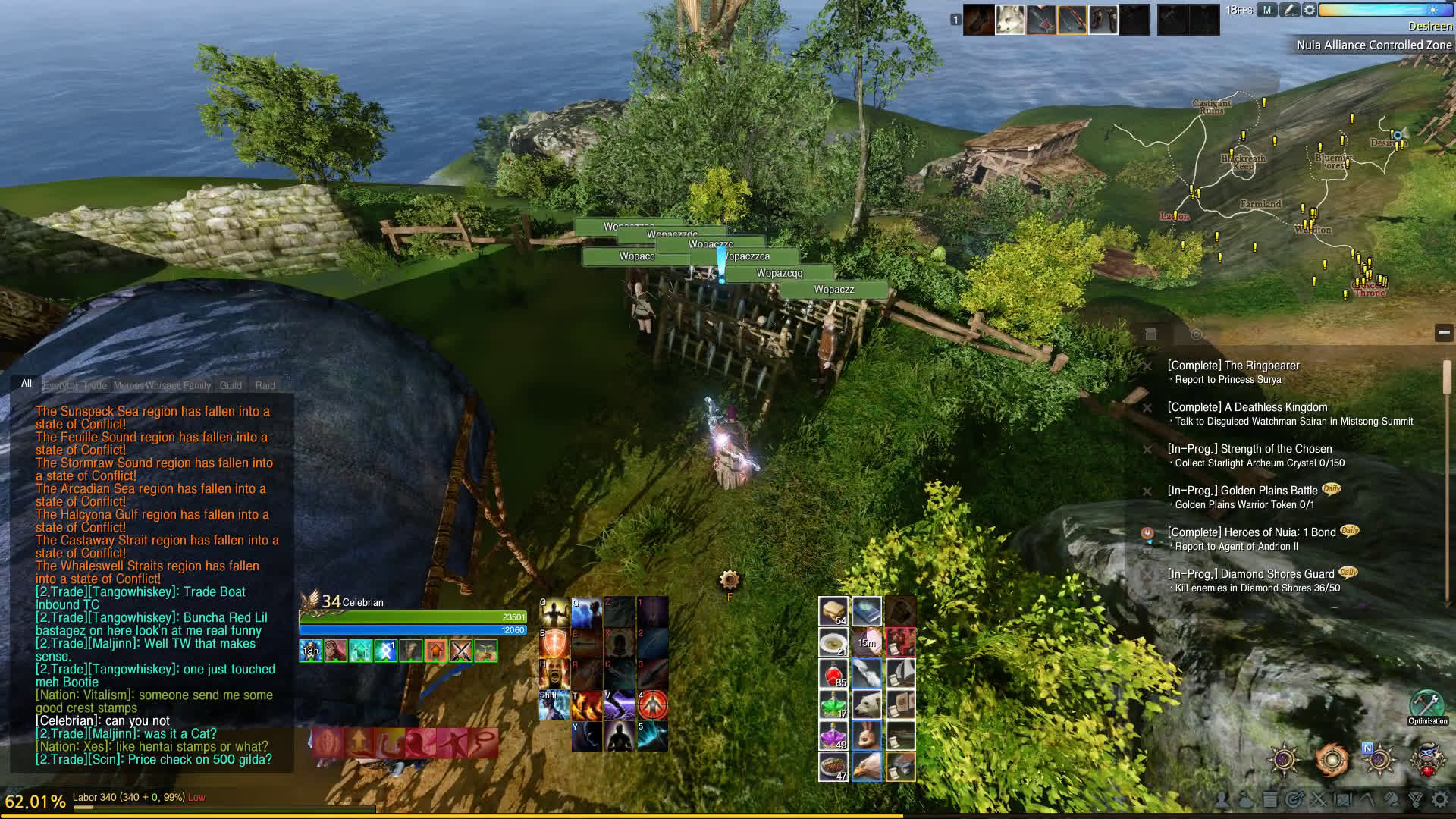The image size is (1456, 819).
Task: Open the Diamond Shores Guard quest entry
Action: (1251, 574)
